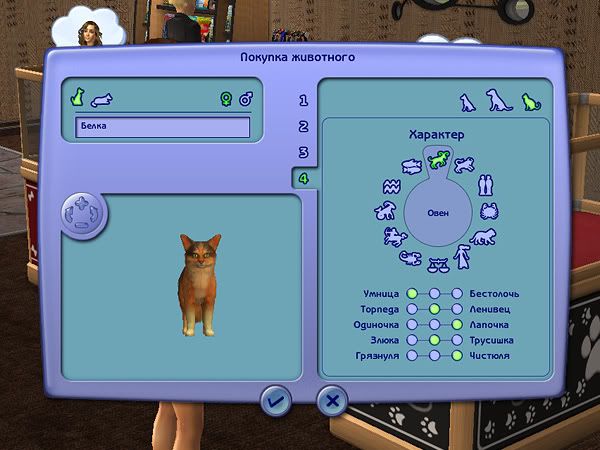The image size is (600, 450).
Task: Set personality to Торпеда
Action: pos(411,309)
